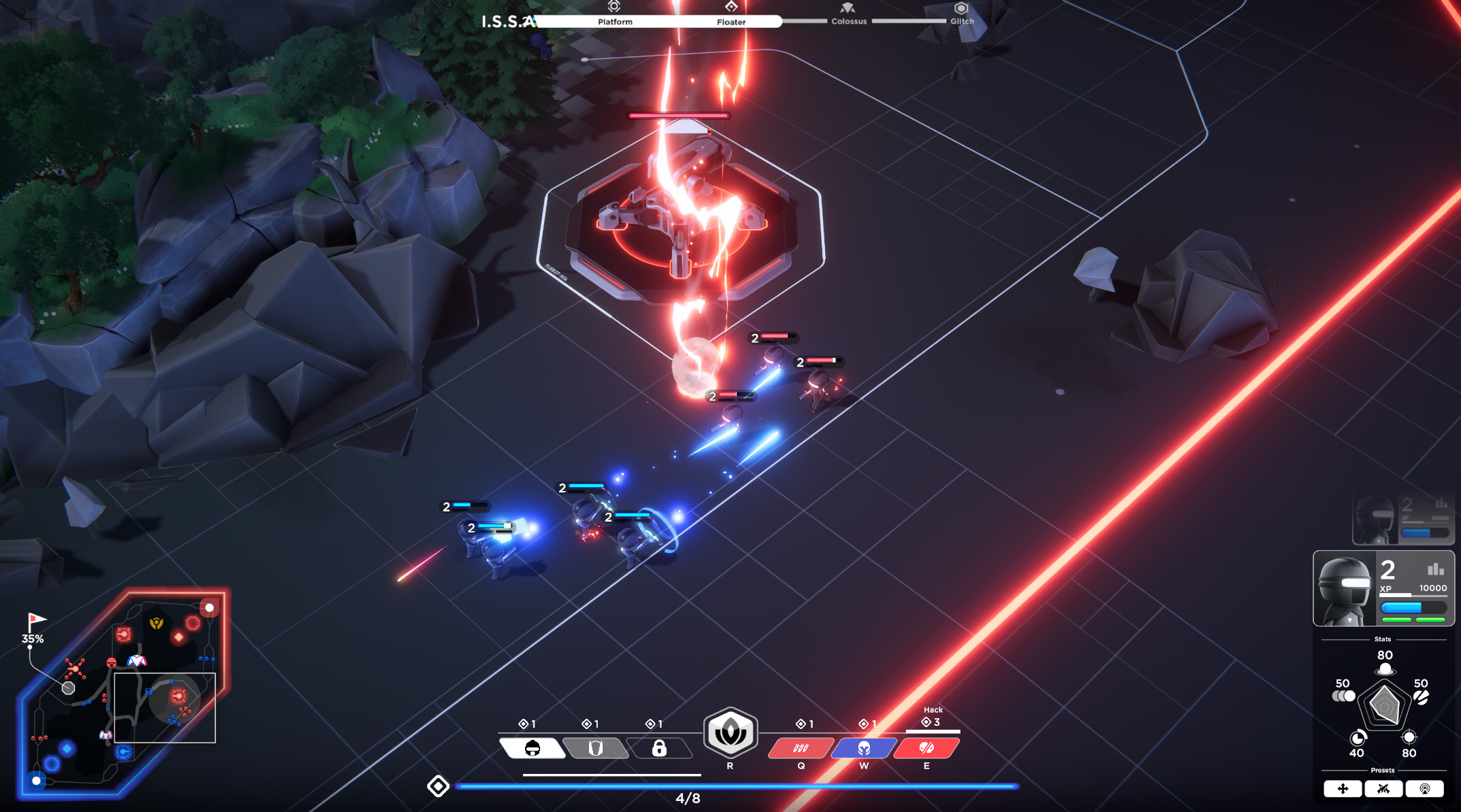Click the locked padlock upgrade slot

pos(658,748)
